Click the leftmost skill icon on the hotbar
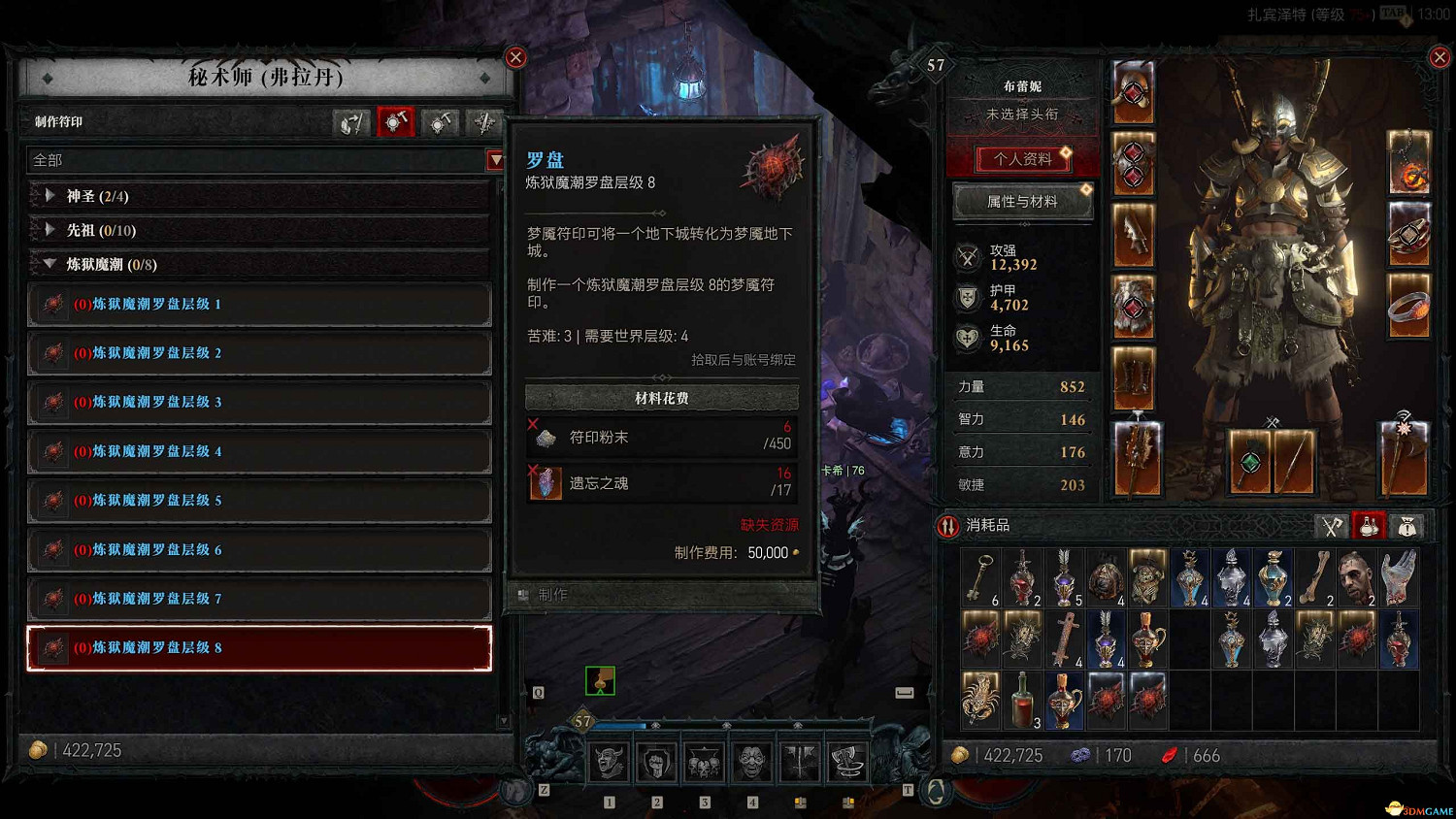Viewport: 1456px width, 819px height. pyautogui.click(x=609, y=760)
